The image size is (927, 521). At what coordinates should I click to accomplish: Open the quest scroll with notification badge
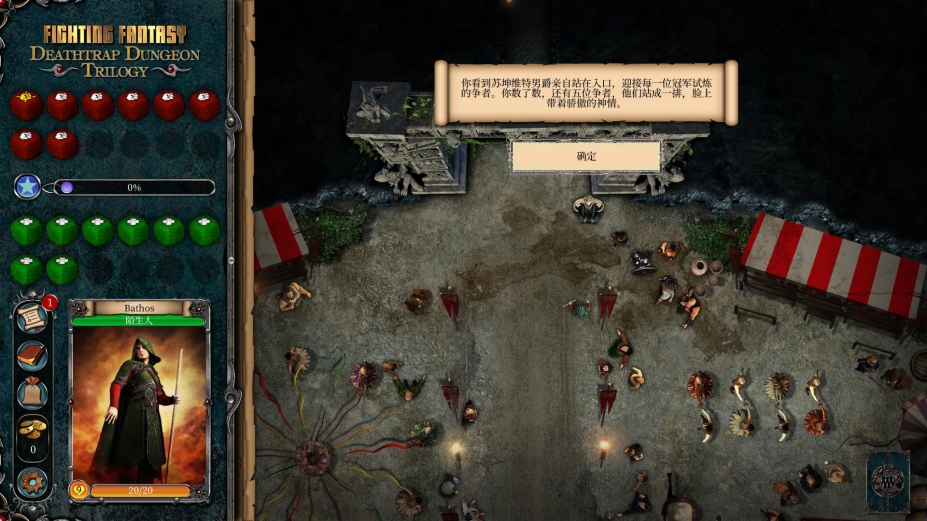pyautogui.click(x=32, y=318)
